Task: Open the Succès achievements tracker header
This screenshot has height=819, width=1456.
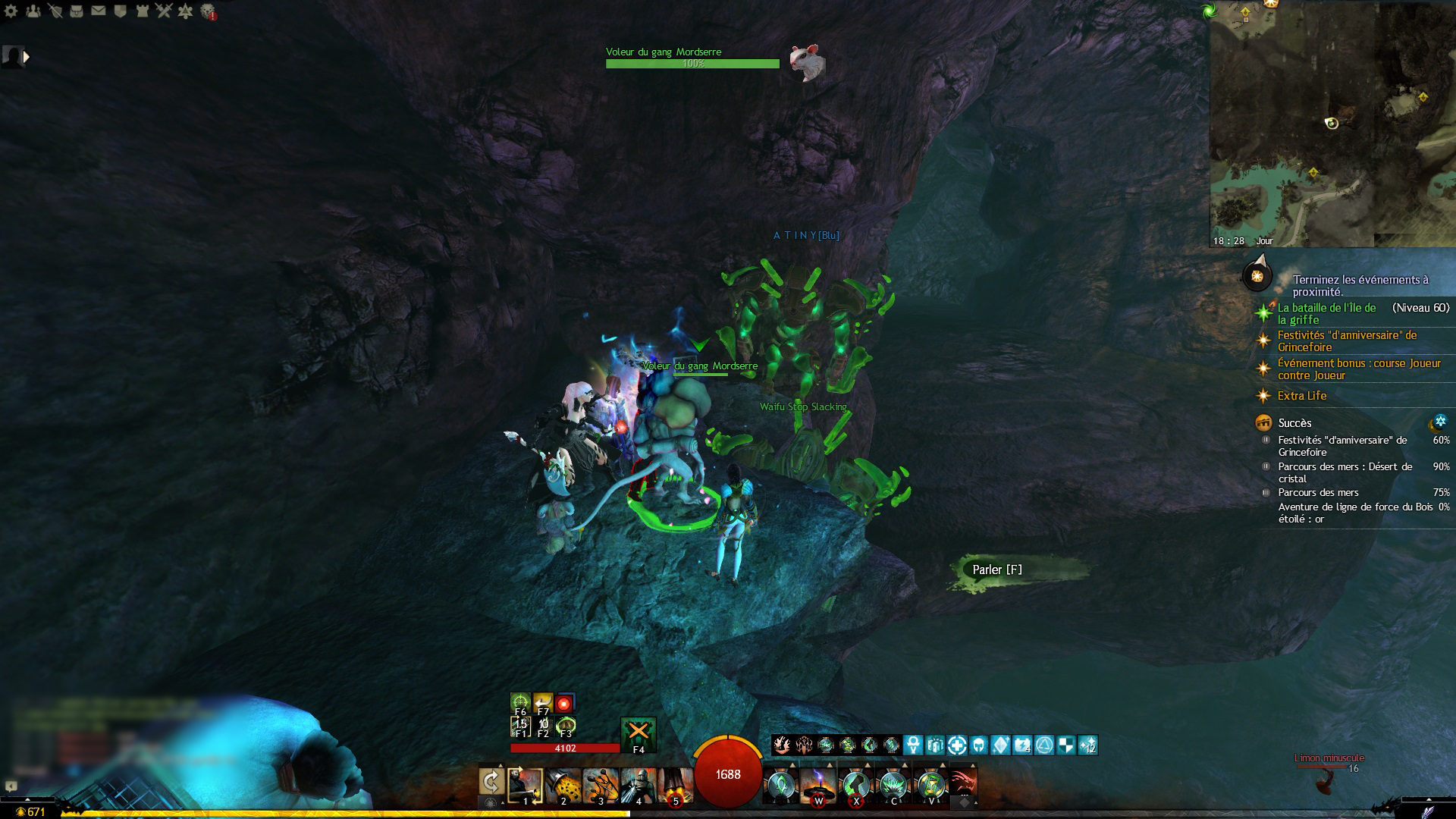Action: click(x=1294, y=423)
